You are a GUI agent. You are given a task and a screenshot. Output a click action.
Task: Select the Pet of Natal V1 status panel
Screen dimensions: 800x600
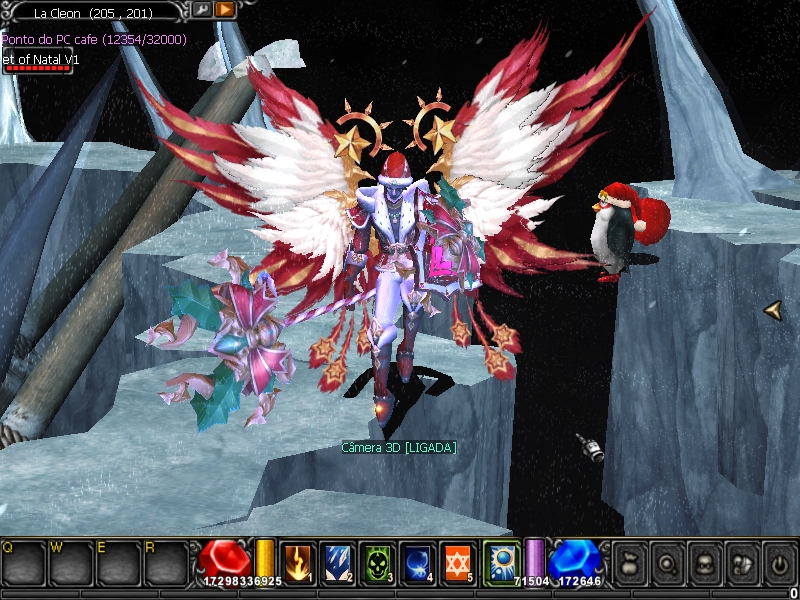[x=41, y=63]
